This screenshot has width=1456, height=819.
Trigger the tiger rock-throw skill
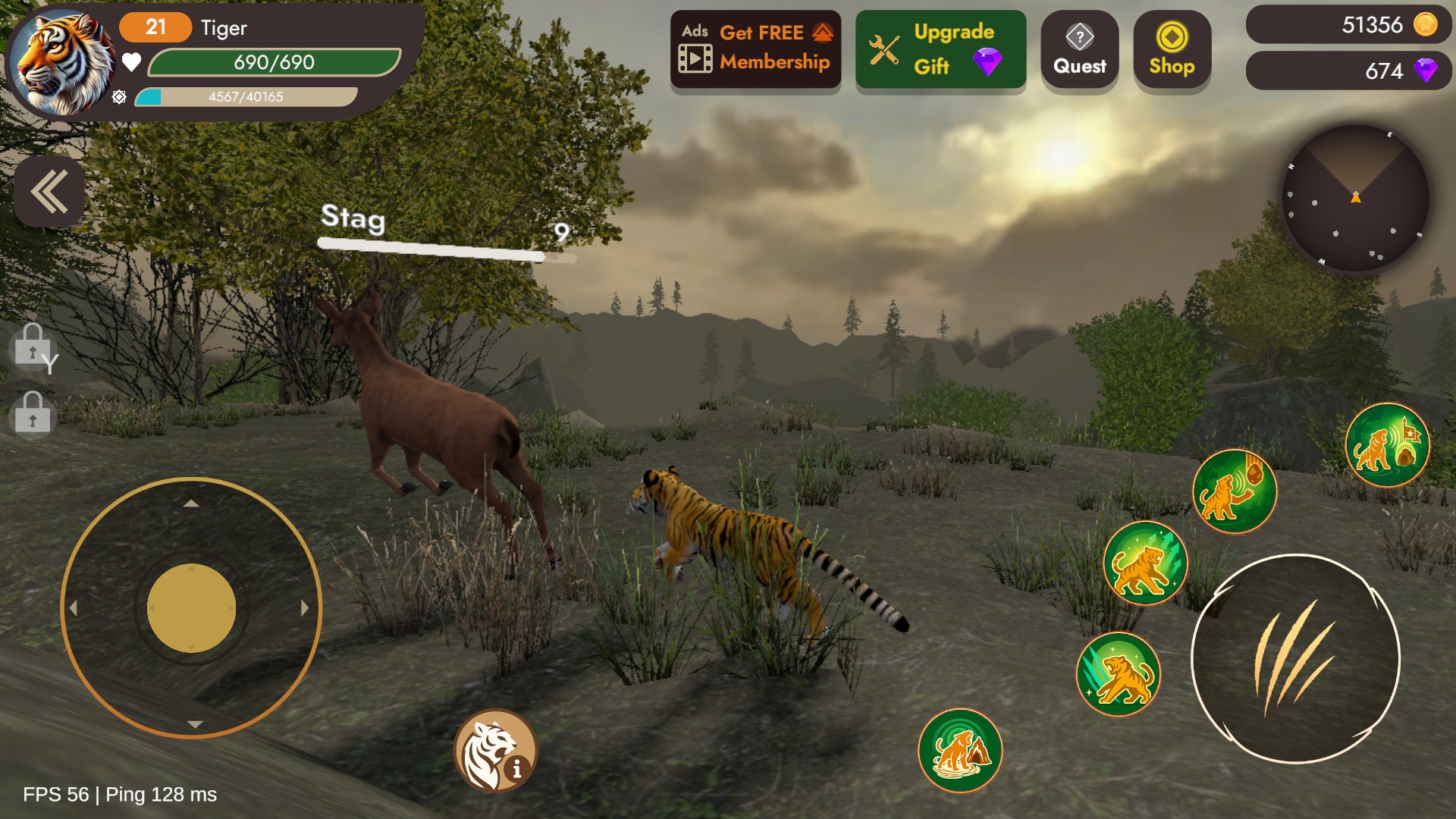[1234, 491]
